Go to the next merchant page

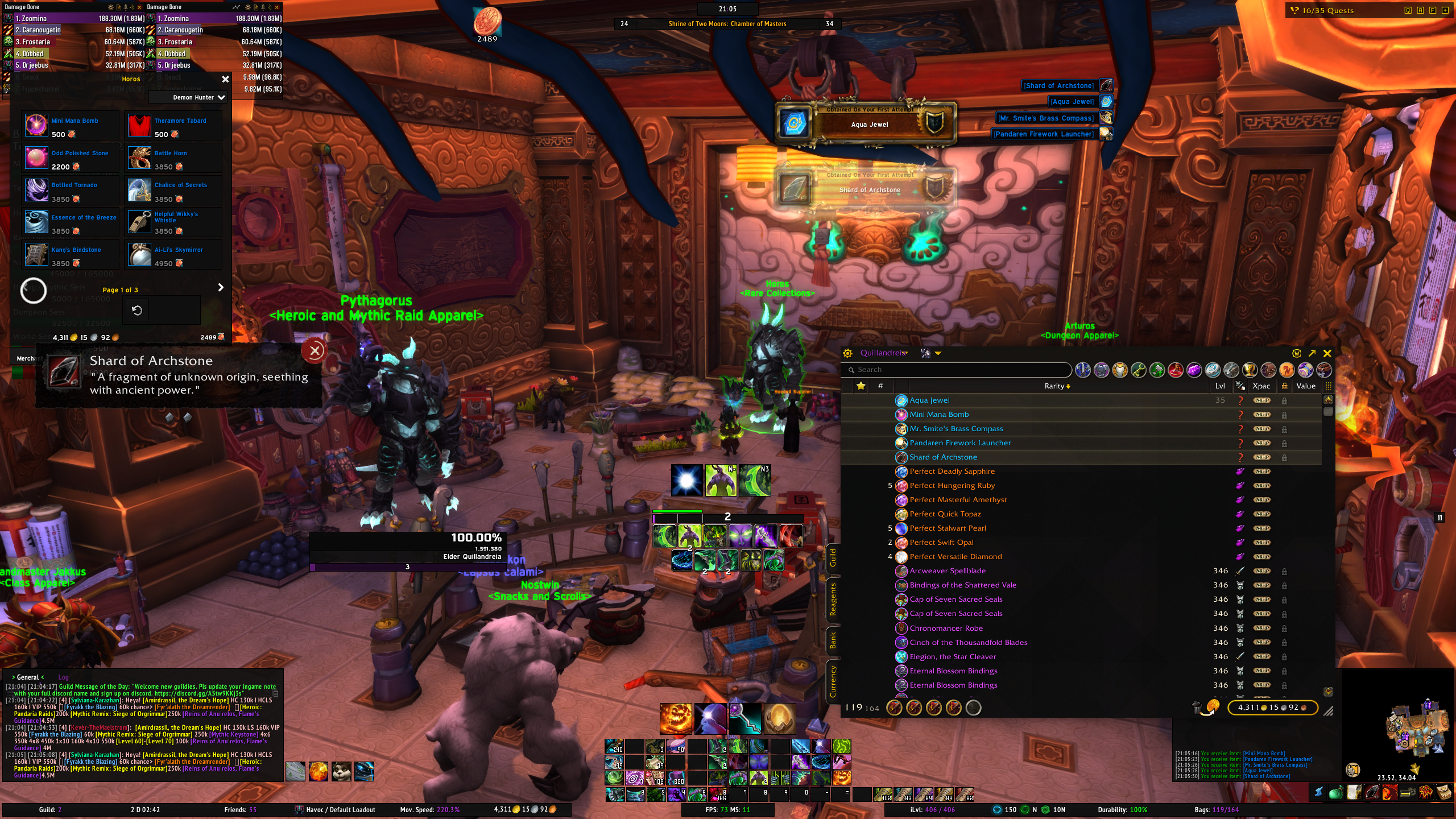pyautogui.click(x=221, y=288)
